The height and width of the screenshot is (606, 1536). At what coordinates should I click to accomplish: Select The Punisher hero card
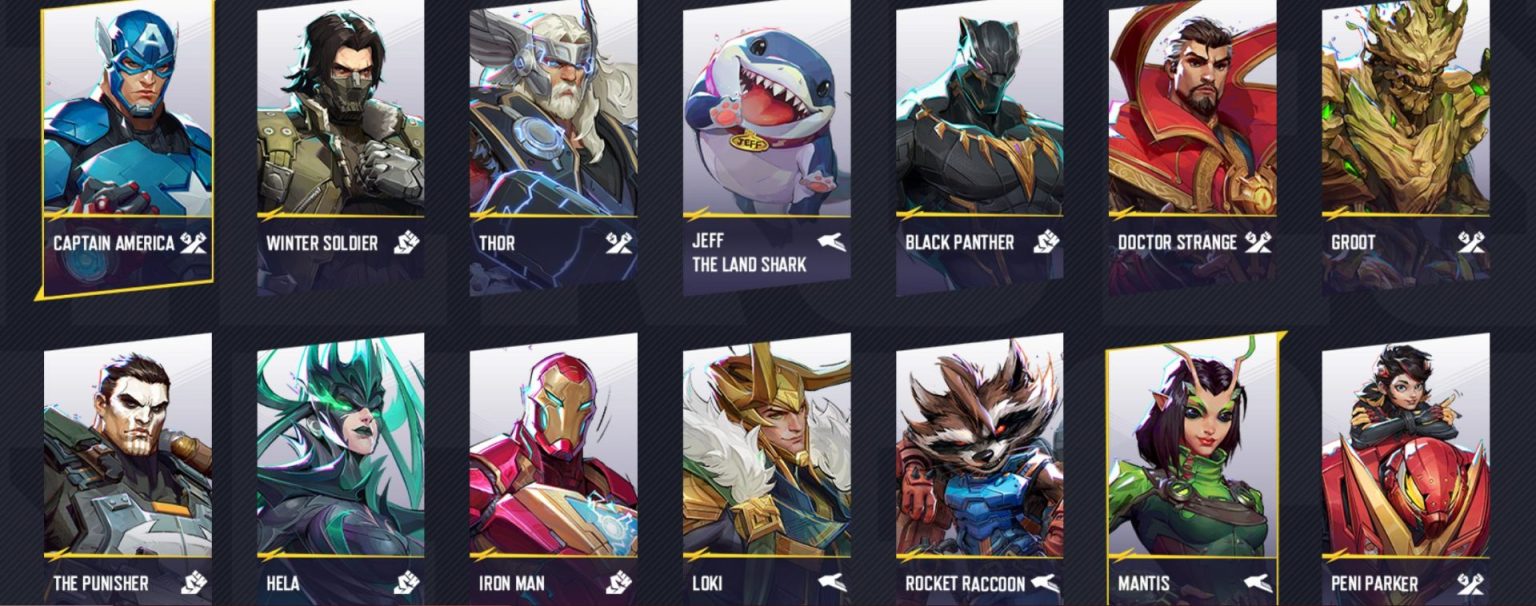(127, 460)
